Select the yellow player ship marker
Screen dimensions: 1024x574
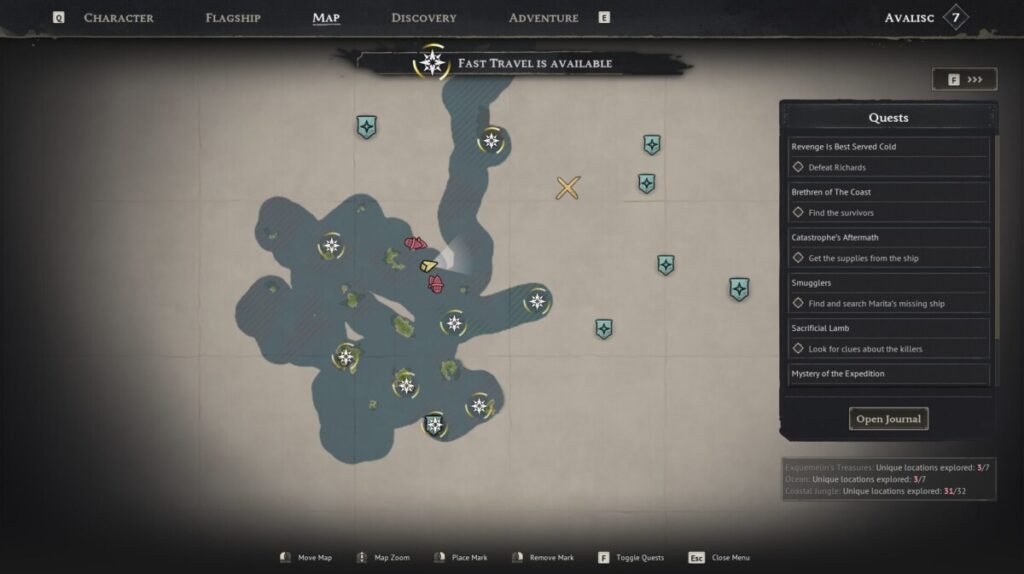pyautogui.click(x=429, y=266)
